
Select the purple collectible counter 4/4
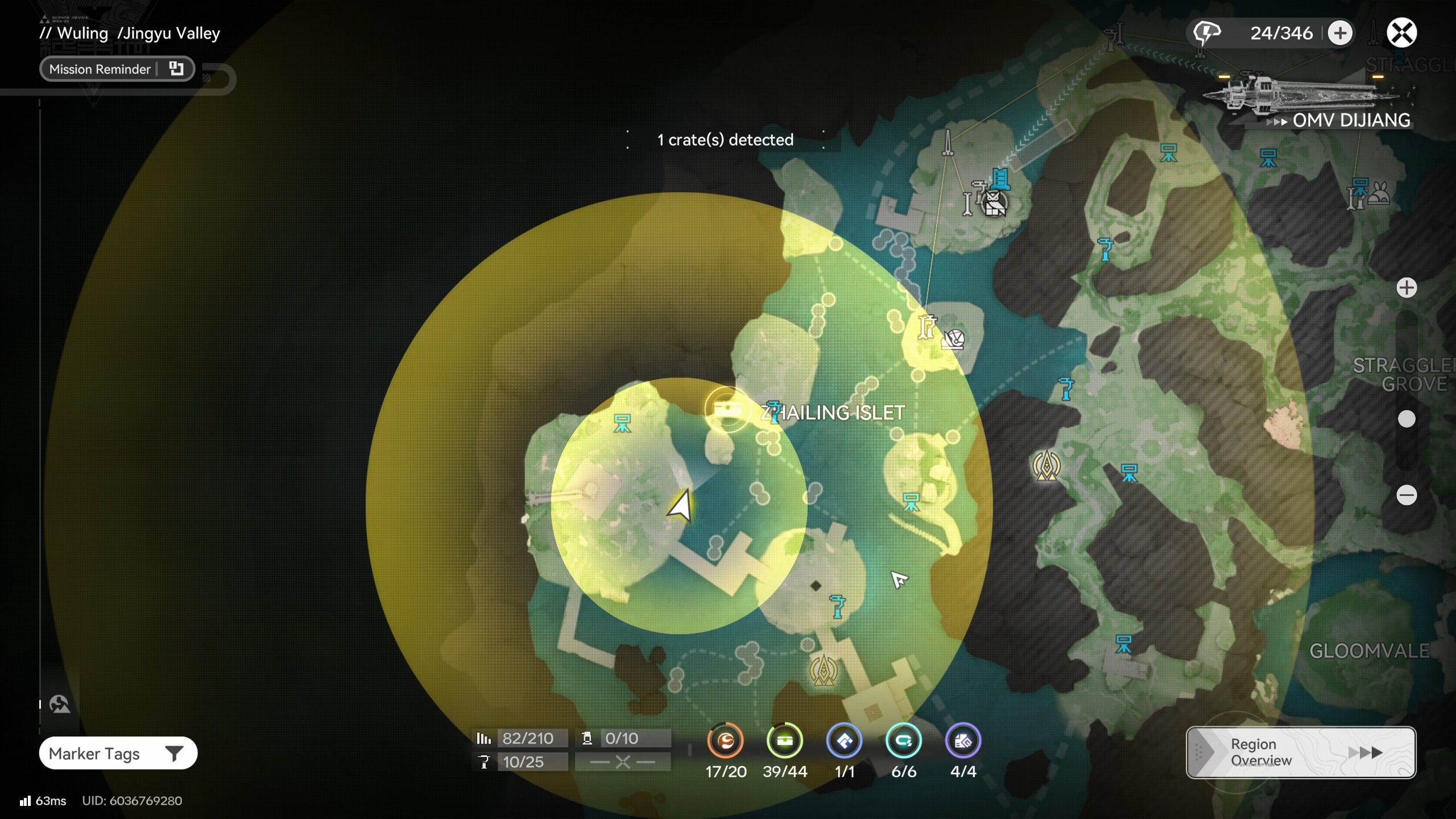point(963,741)
